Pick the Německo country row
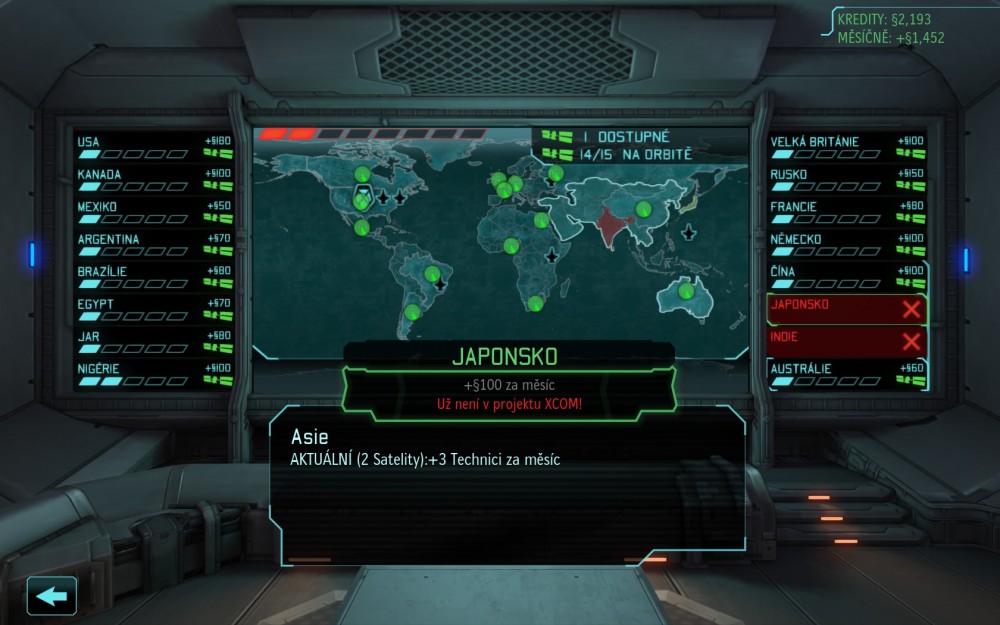The image size is (1000, 625). [x=846, y=245]
